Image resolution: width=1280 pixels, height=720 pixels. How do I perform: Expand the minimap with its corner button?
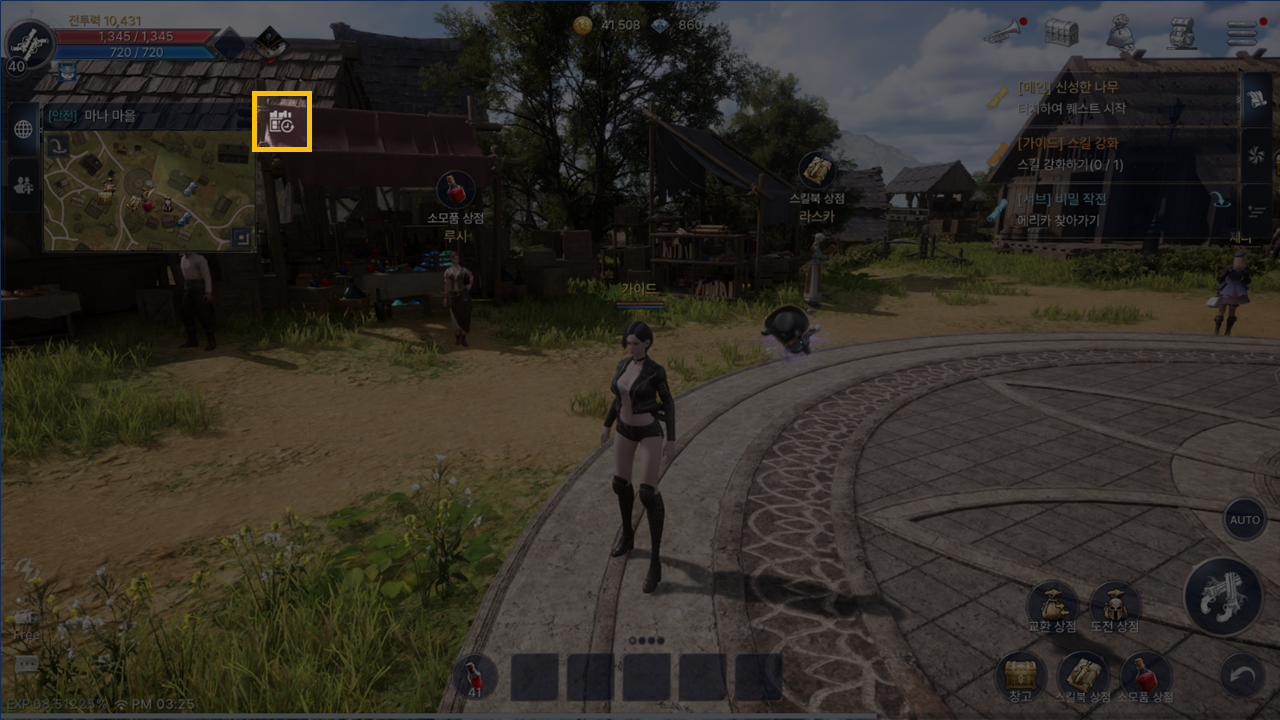coord(240,237)
